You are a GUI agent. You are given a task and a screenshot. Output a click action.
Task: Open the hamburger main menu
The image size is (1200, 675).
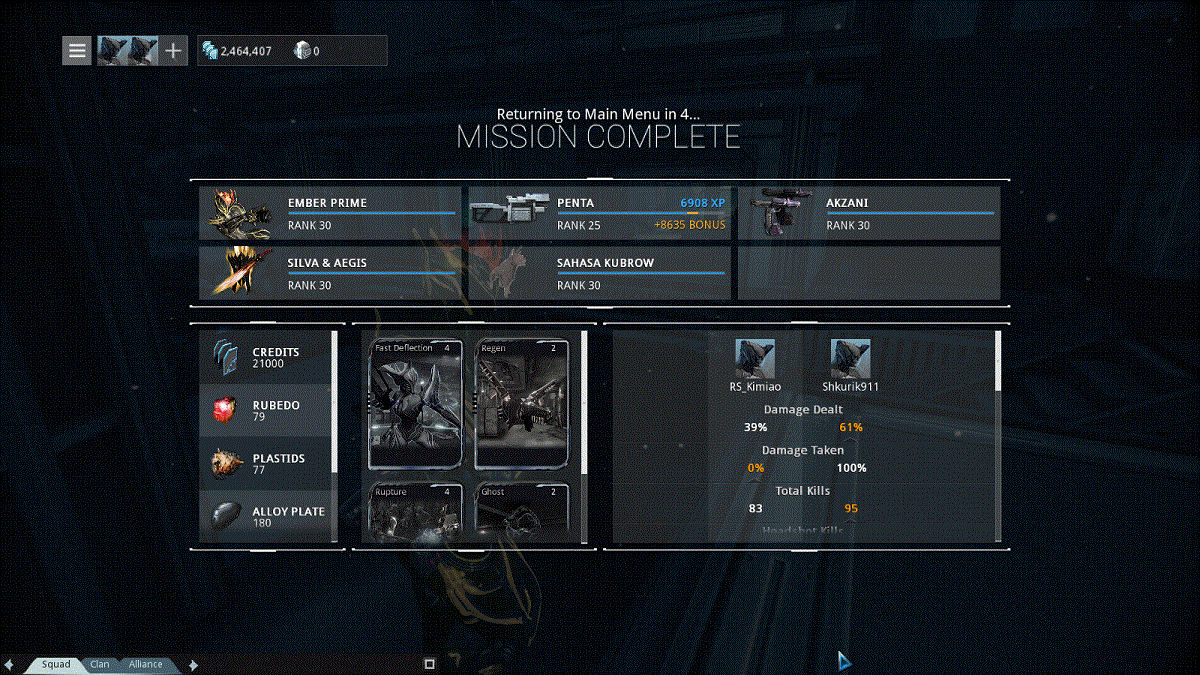point(78,50)
